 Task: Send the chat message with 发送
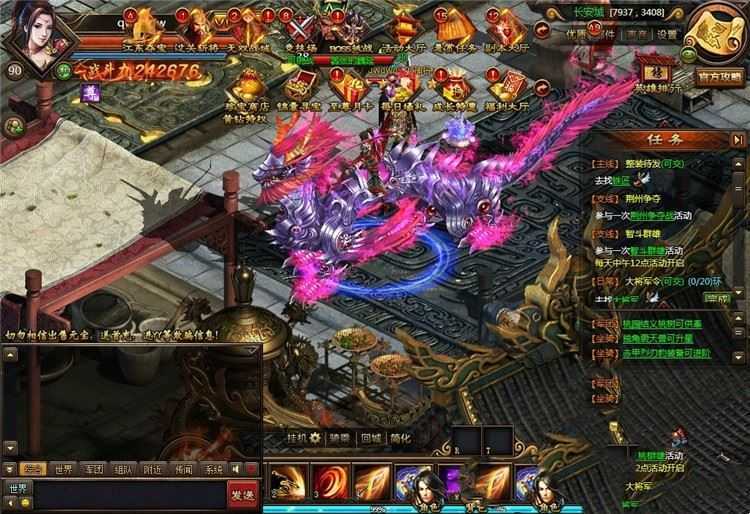tap(242, 493)
